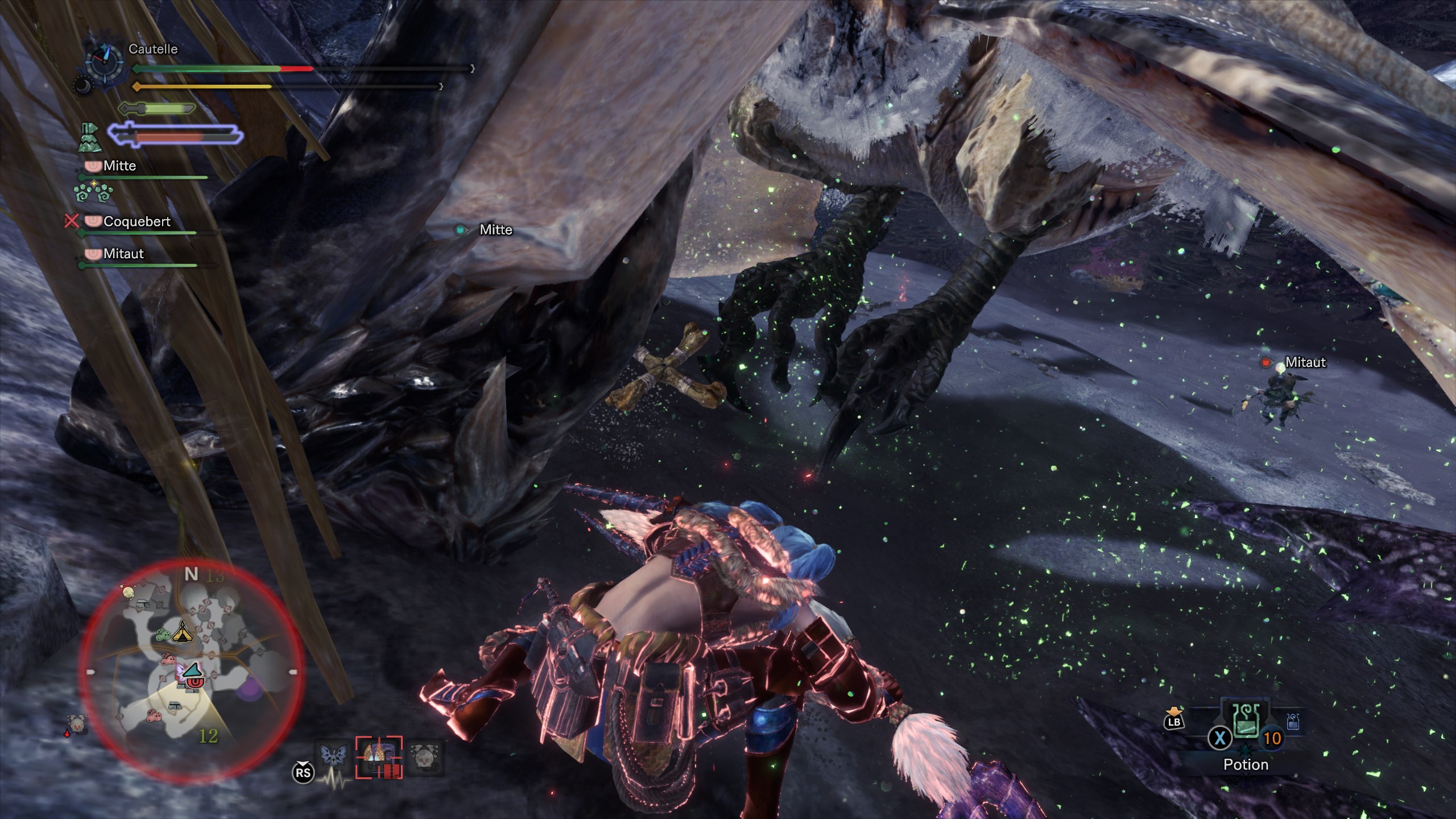Select the red-bracketed targeted monster icon
Image resolution: width=1456 pixels, height=819 pixels.
click(379, 757)
